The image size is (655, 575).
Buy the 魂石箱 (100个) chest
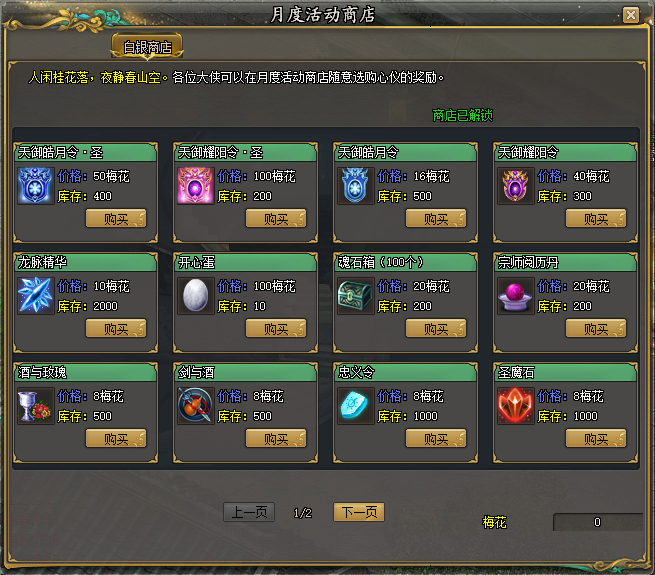(x=436, y=329)
